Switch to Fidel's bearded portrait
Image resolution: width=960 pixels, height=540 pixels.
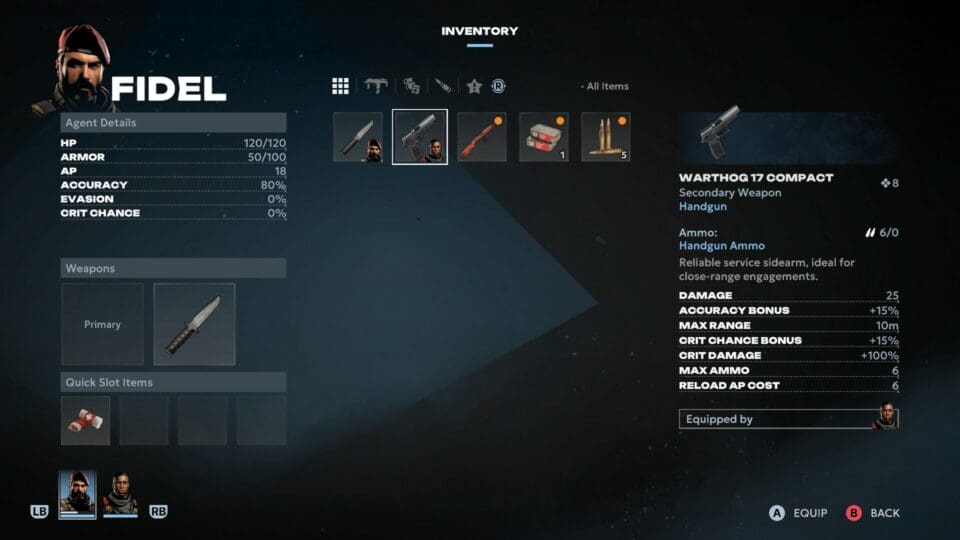pyautogui.click(x=77, y=494)
